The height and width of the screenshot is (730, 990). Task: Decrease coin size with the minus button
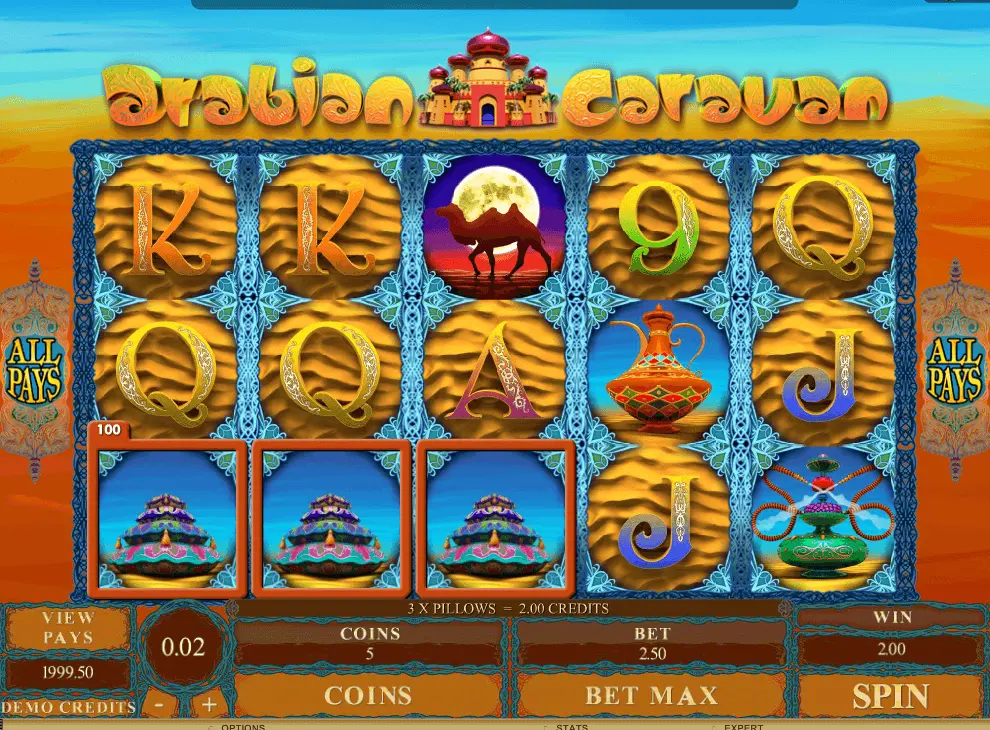[x=160, y=704]
